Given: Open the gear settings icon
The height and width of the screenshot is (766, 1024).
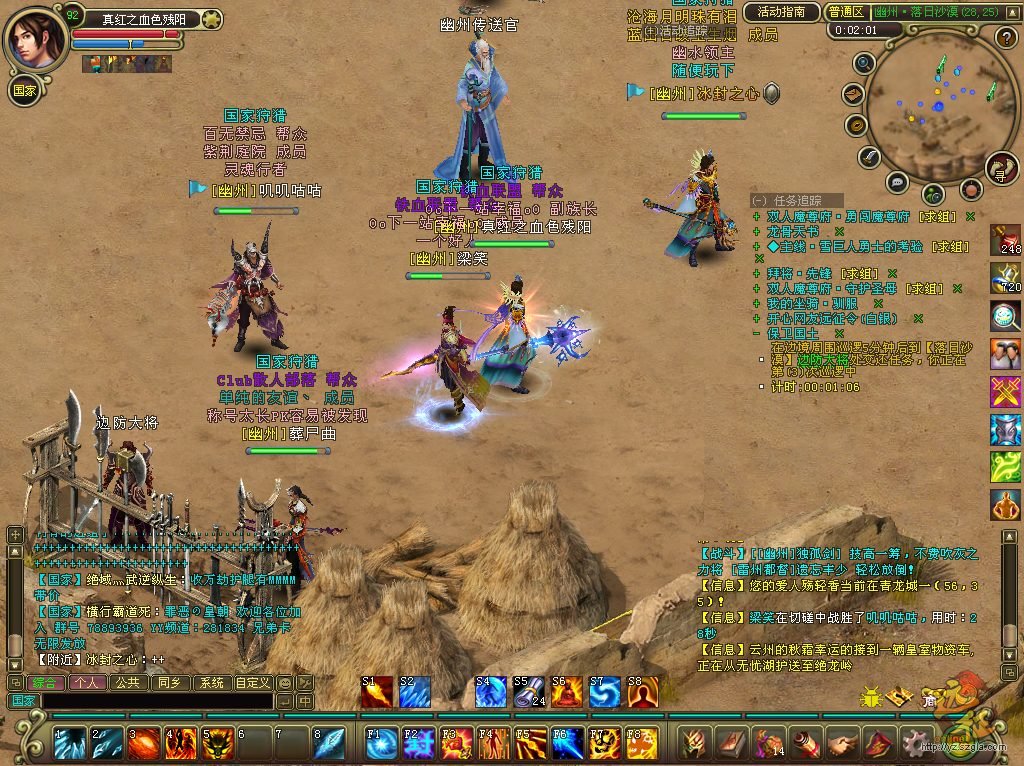Looking at the screenshot, I should tap(914, 743).
